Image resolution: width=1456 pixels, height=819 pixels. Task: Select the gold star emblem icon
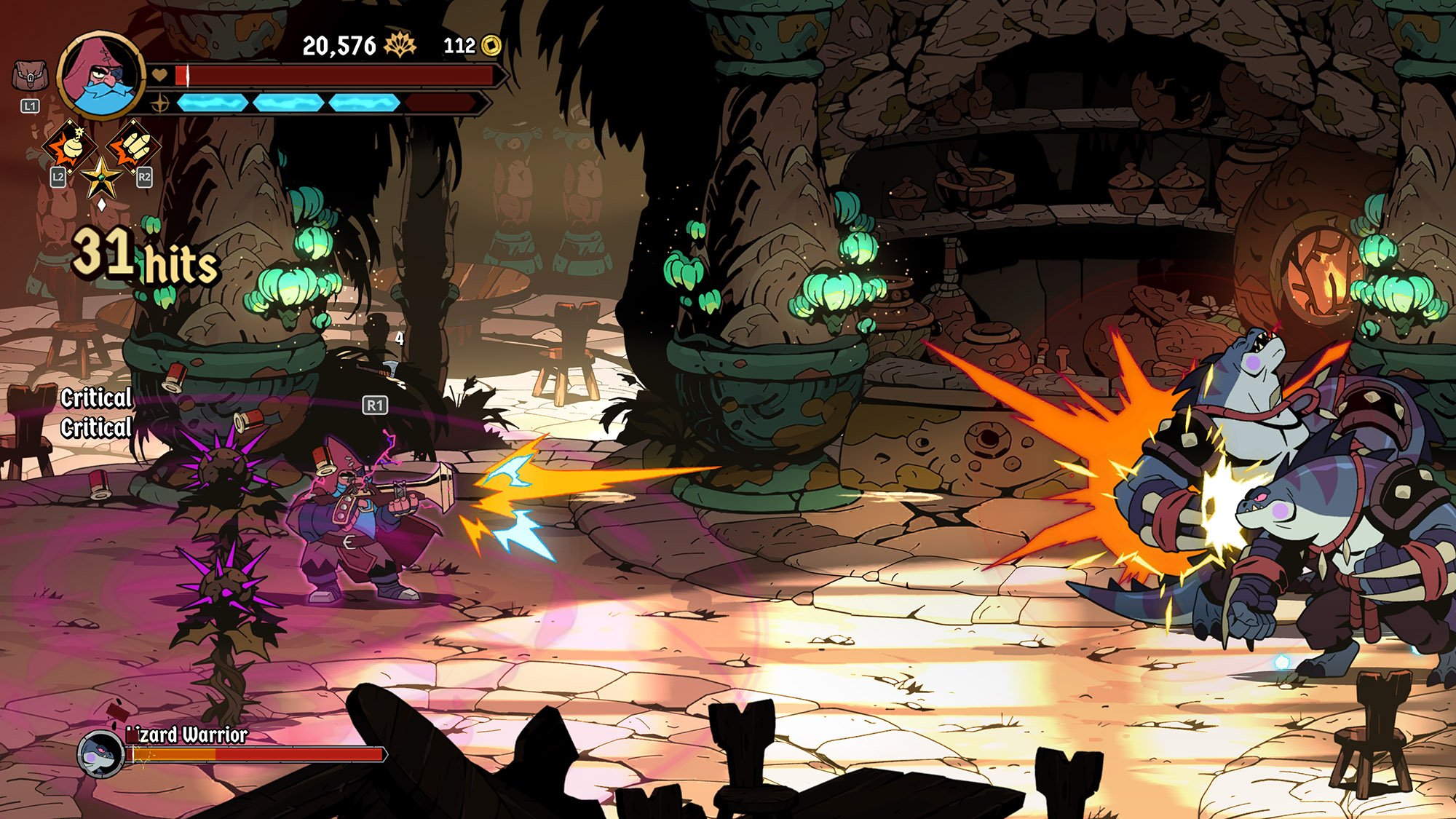101,177
